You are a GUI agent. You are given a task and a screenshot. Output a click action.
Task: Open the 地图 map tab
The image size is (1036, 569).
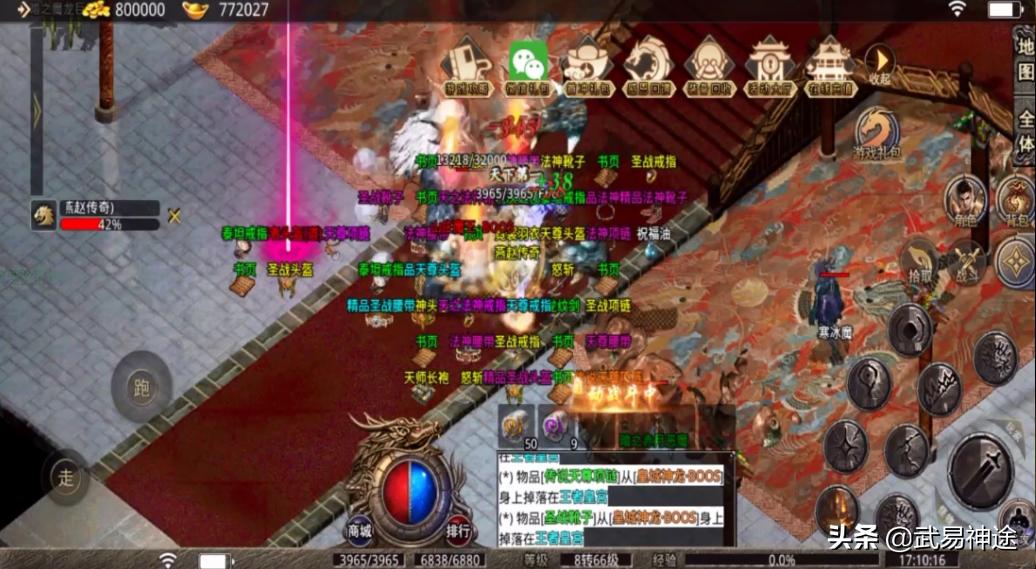point(1025,60)
